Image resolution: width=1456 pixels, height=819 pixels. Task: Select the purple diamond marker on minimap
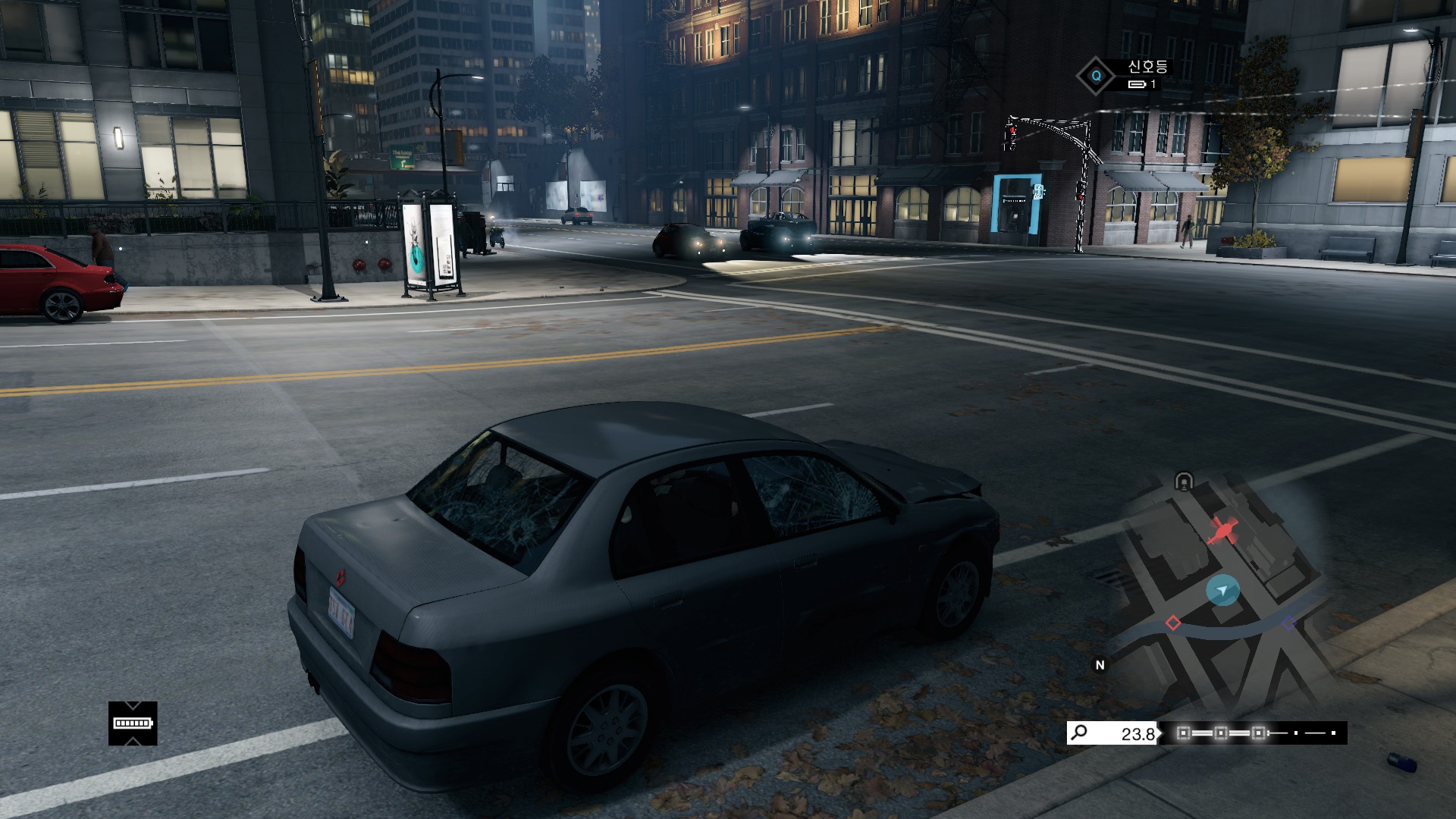coord(1289,623)
